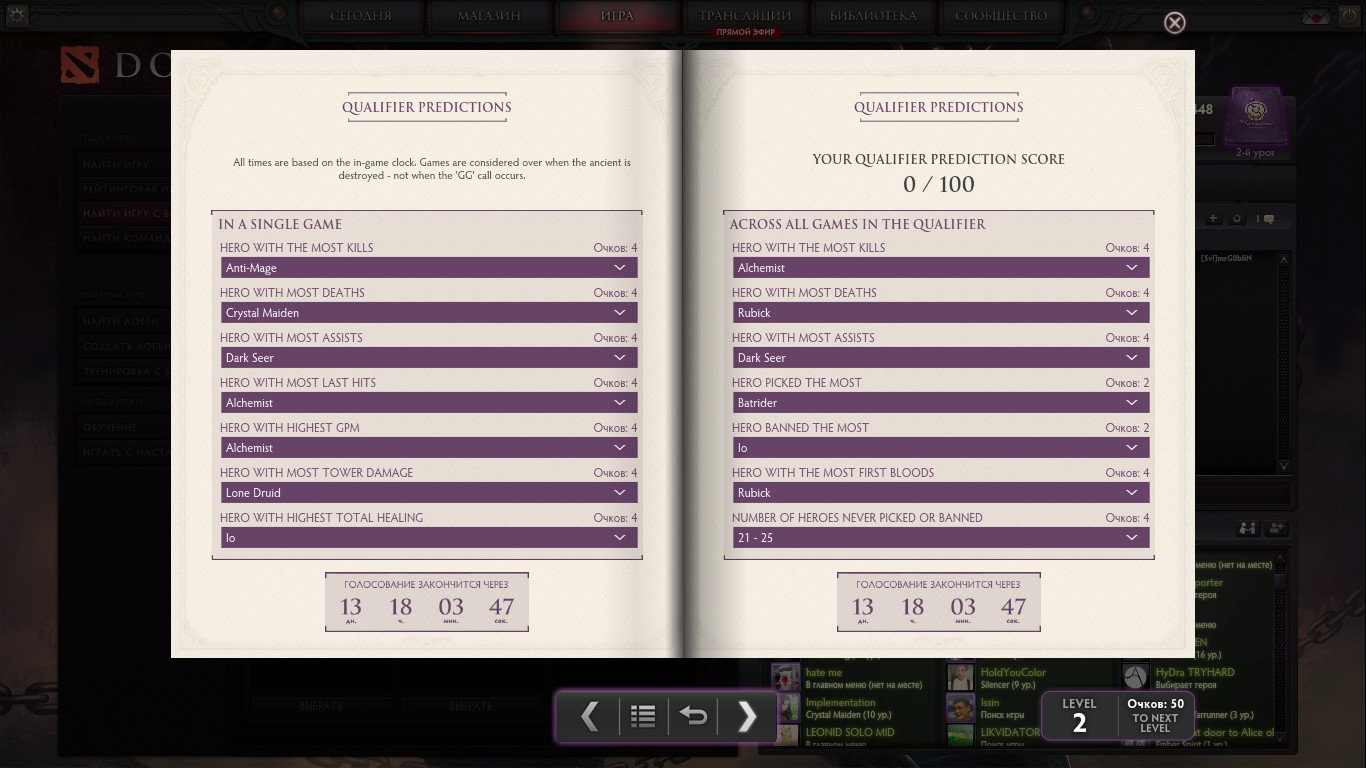
Task: Change the Batrider most picked prediction
Action: coord(940,403)
